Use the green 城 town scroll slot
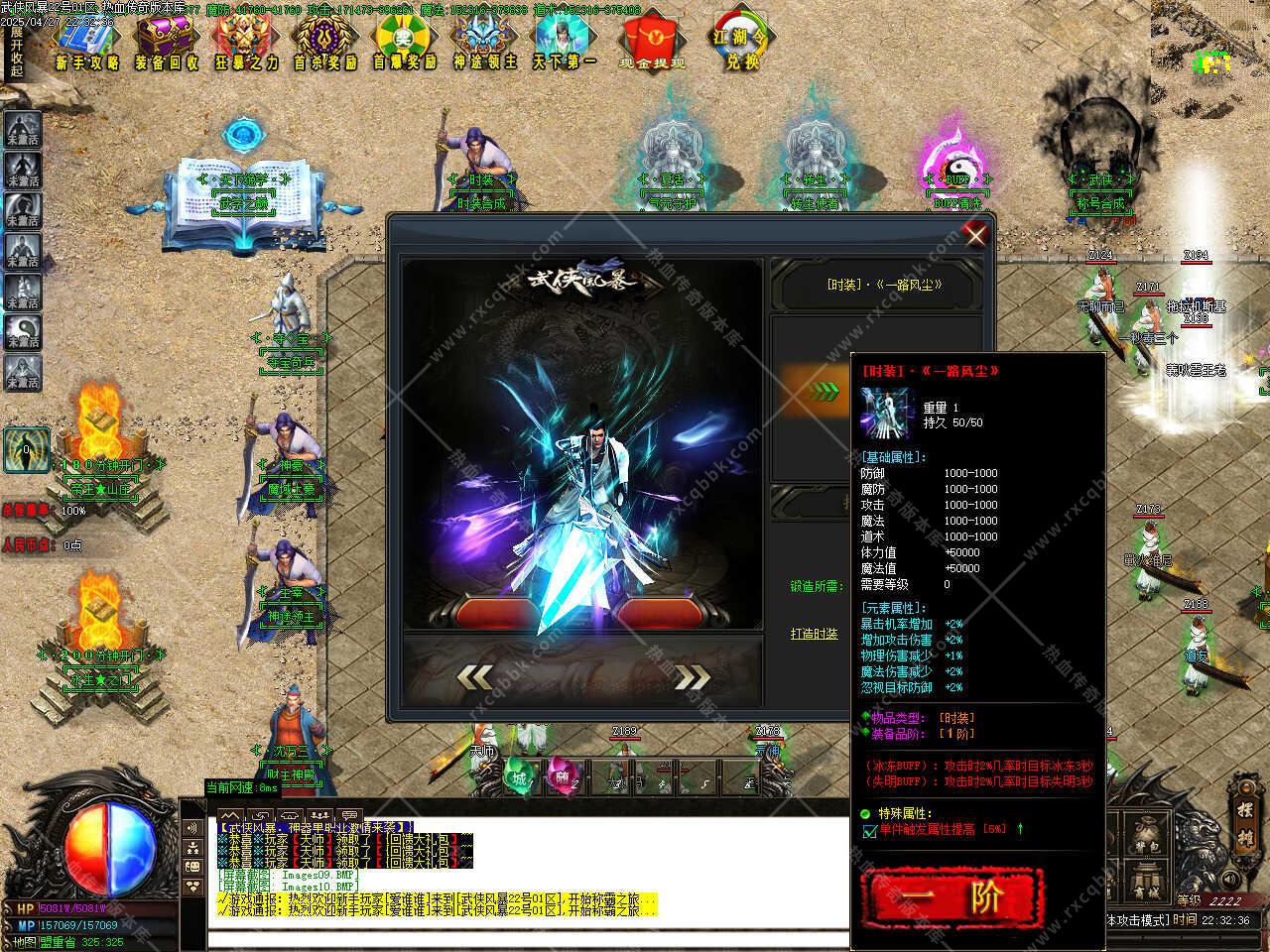1270x952 pixels. coord(519,778)
